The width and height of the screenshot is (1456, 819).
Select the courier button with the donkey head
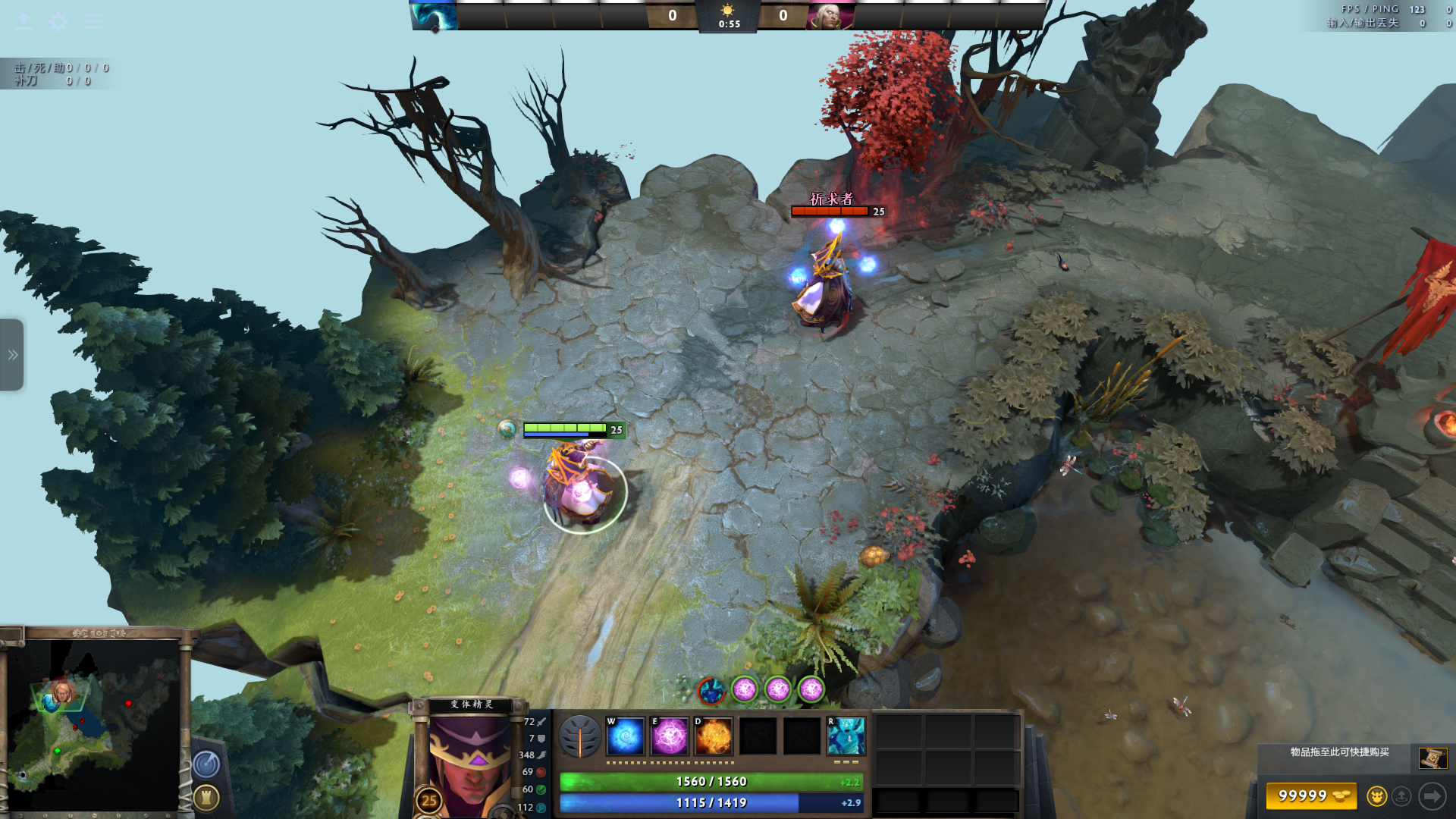click(x=1376, y=796)
